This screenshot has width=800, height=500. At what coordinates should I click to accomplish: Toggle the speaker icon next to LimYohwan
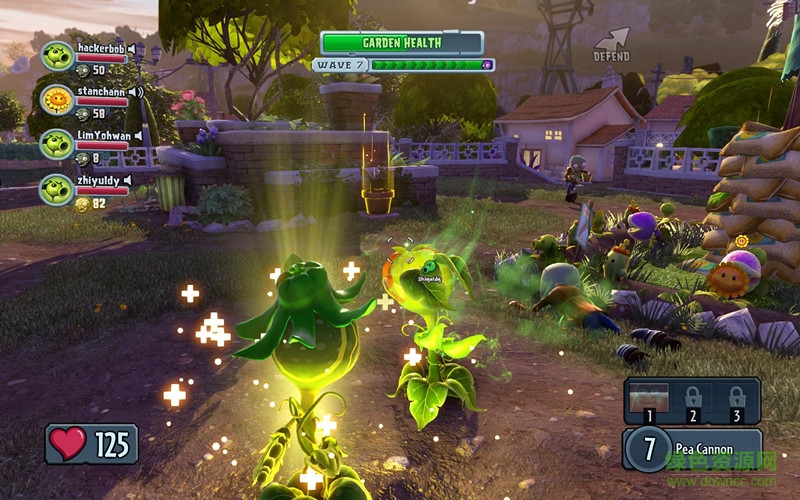click(139, 135)
